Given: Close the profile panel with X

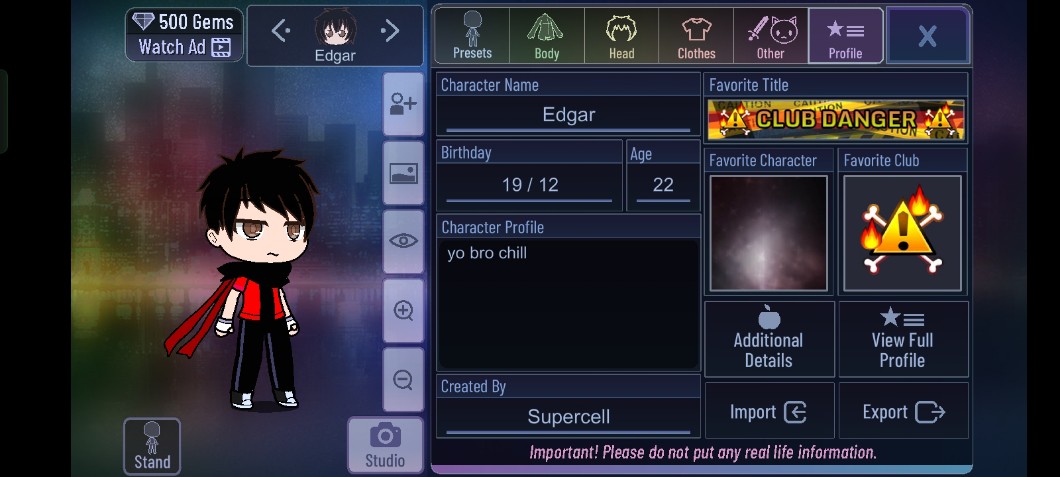Looking at the screenshot, I should pyautogui.click(x=927, y=36).
